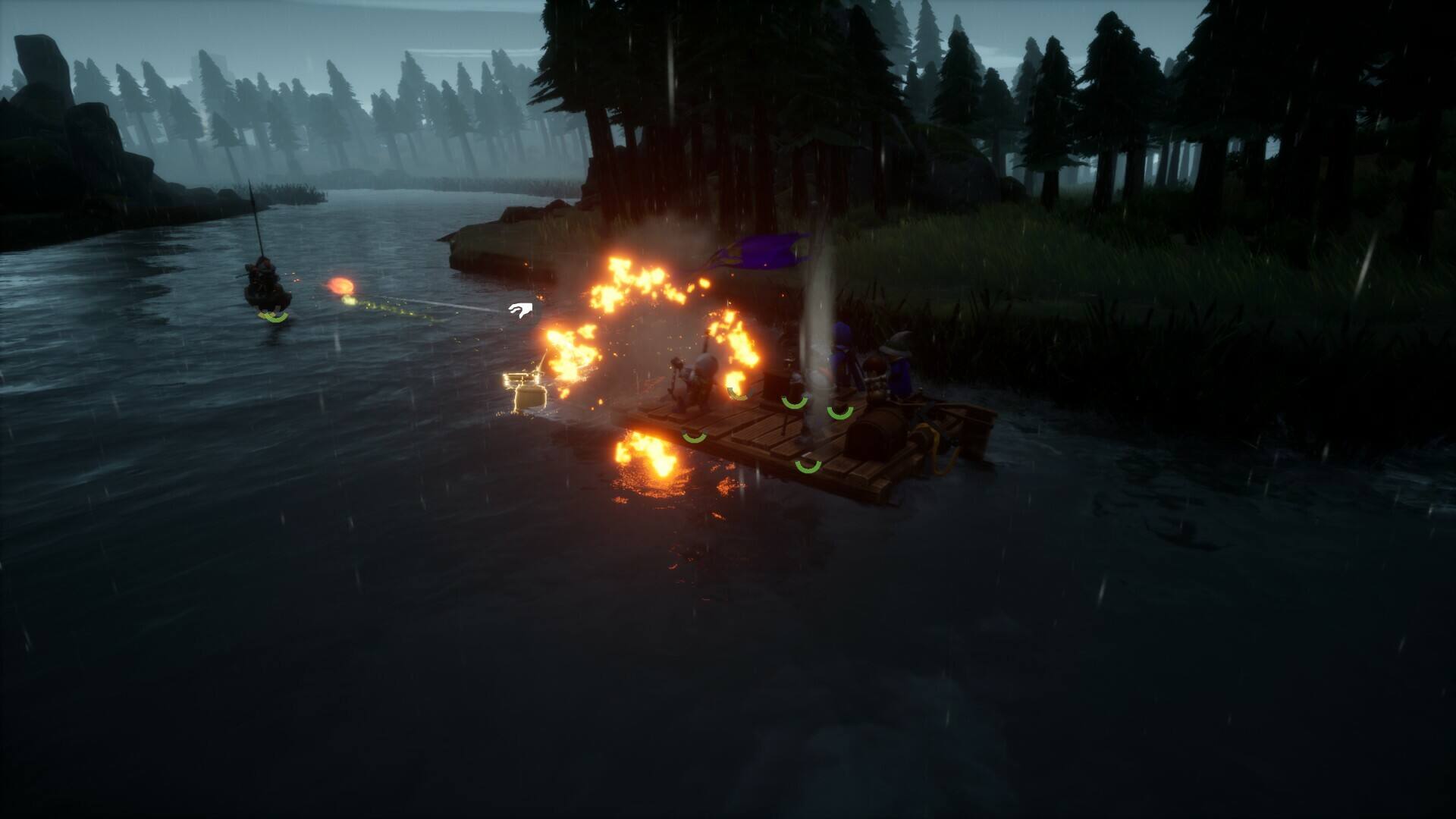1456x819 pixels.
Task: Select the unit on the distant boat
Action: pyautogui.click(x=265, y=279)
